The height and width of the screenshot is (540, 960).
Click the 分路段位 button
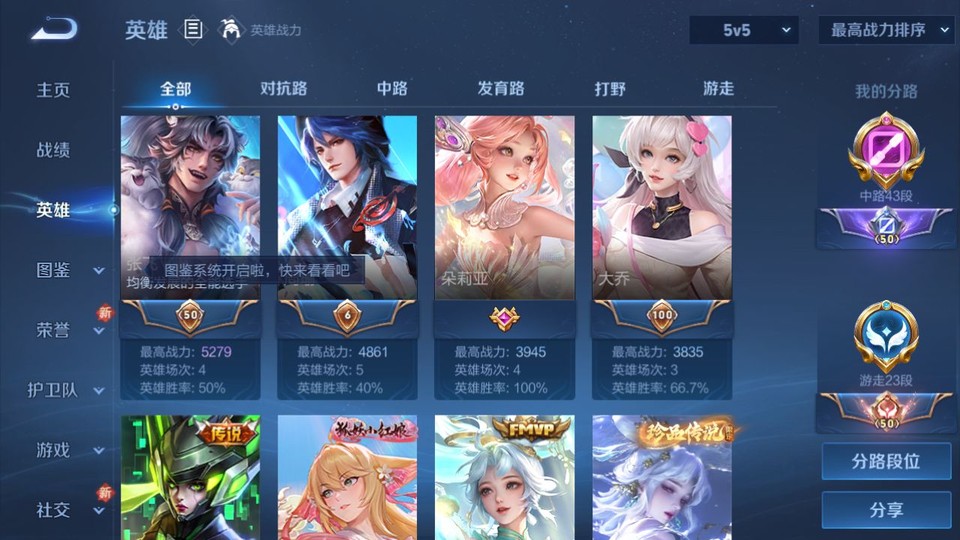coord(886,462)
